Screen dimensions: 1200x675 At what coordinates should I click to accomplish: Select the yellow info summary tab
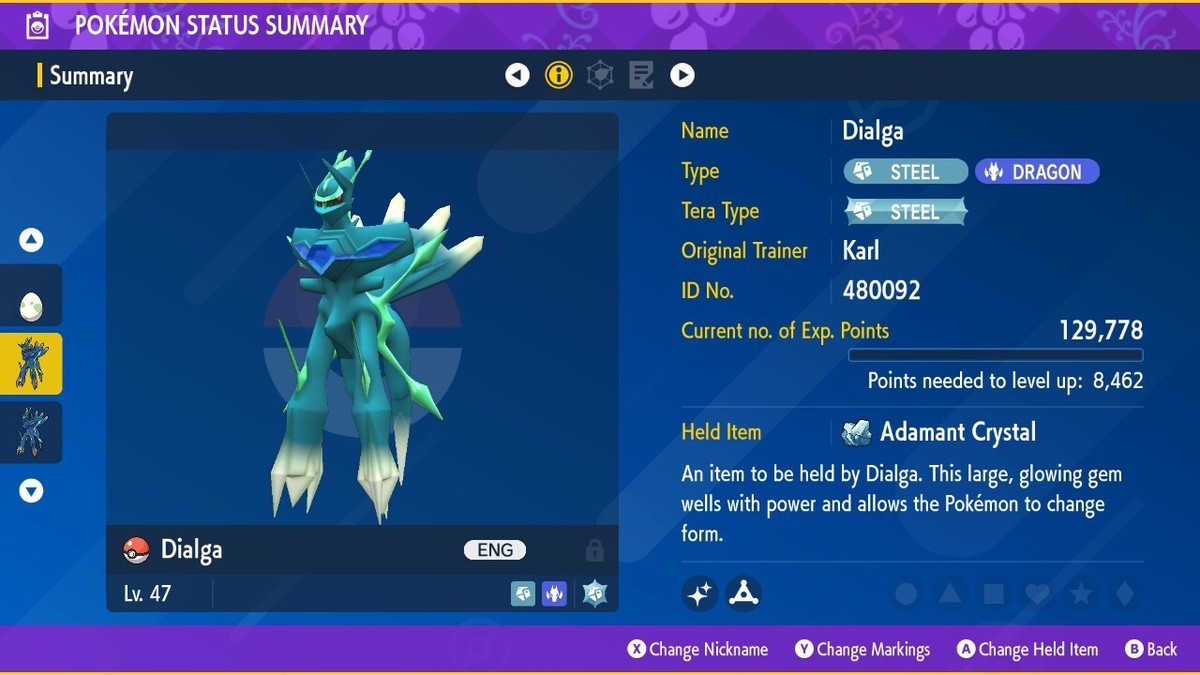click(x=558, y=75)
